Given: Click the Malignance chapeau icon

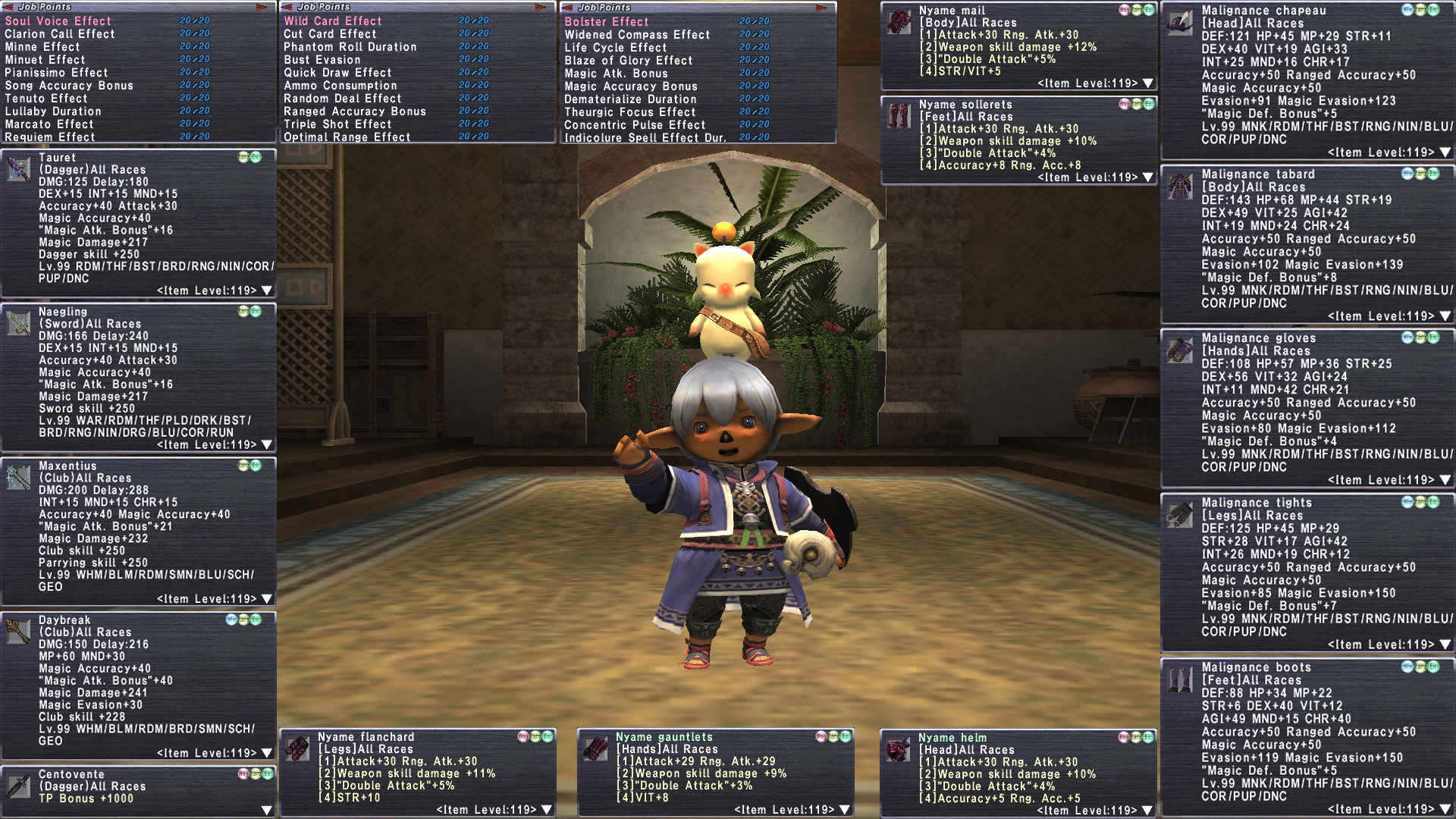Looking at the screenshot, I should tap(1180, 23).
